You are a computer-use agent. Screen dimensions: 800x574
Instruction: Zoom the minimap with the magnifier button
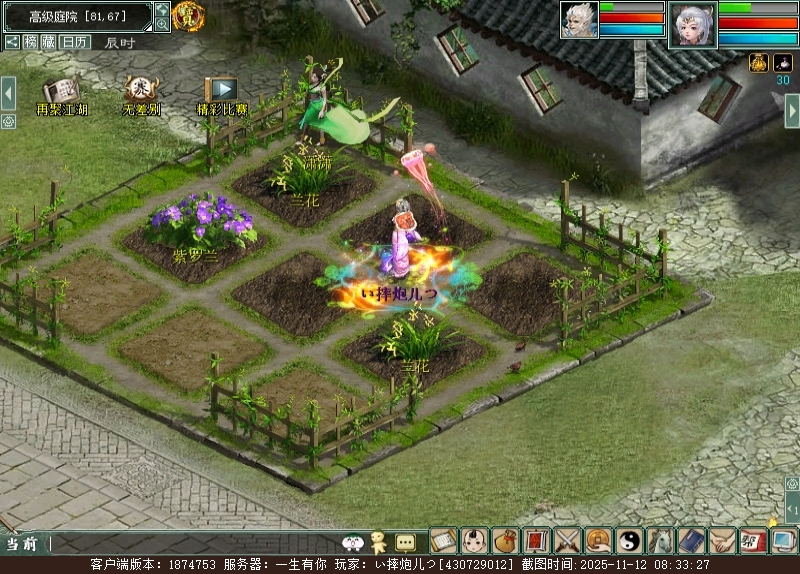(162, 24)
